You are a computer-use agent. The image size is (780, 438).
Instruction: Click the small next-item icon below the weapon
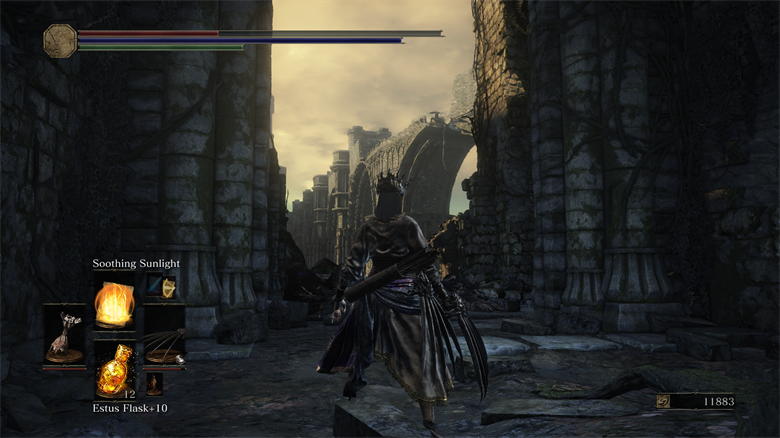(154, 383)
